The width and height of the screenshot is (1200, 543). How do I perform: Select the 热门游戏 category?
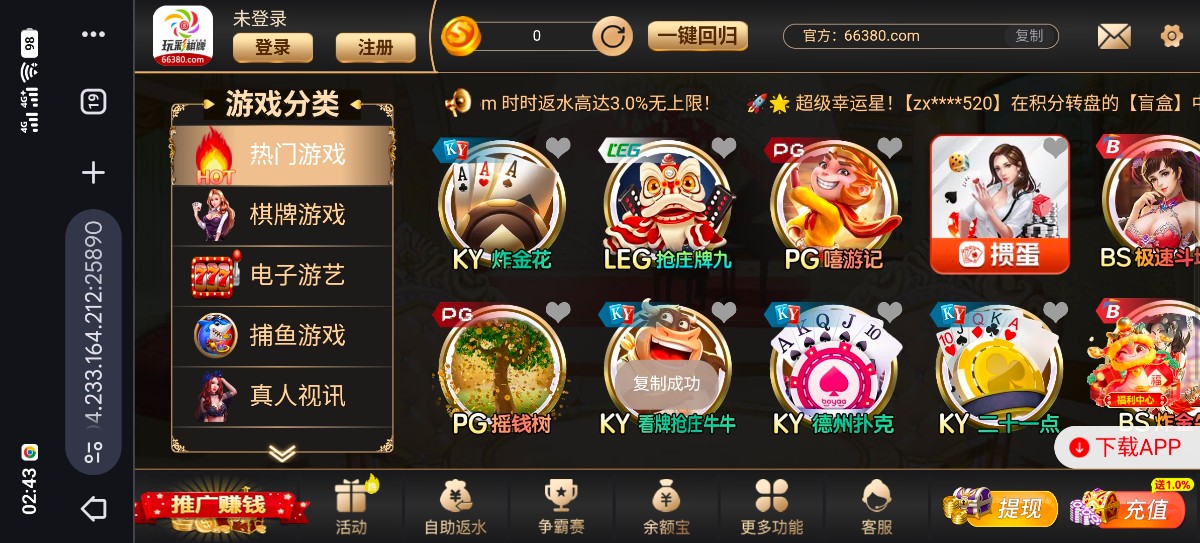tap(283, 155)
